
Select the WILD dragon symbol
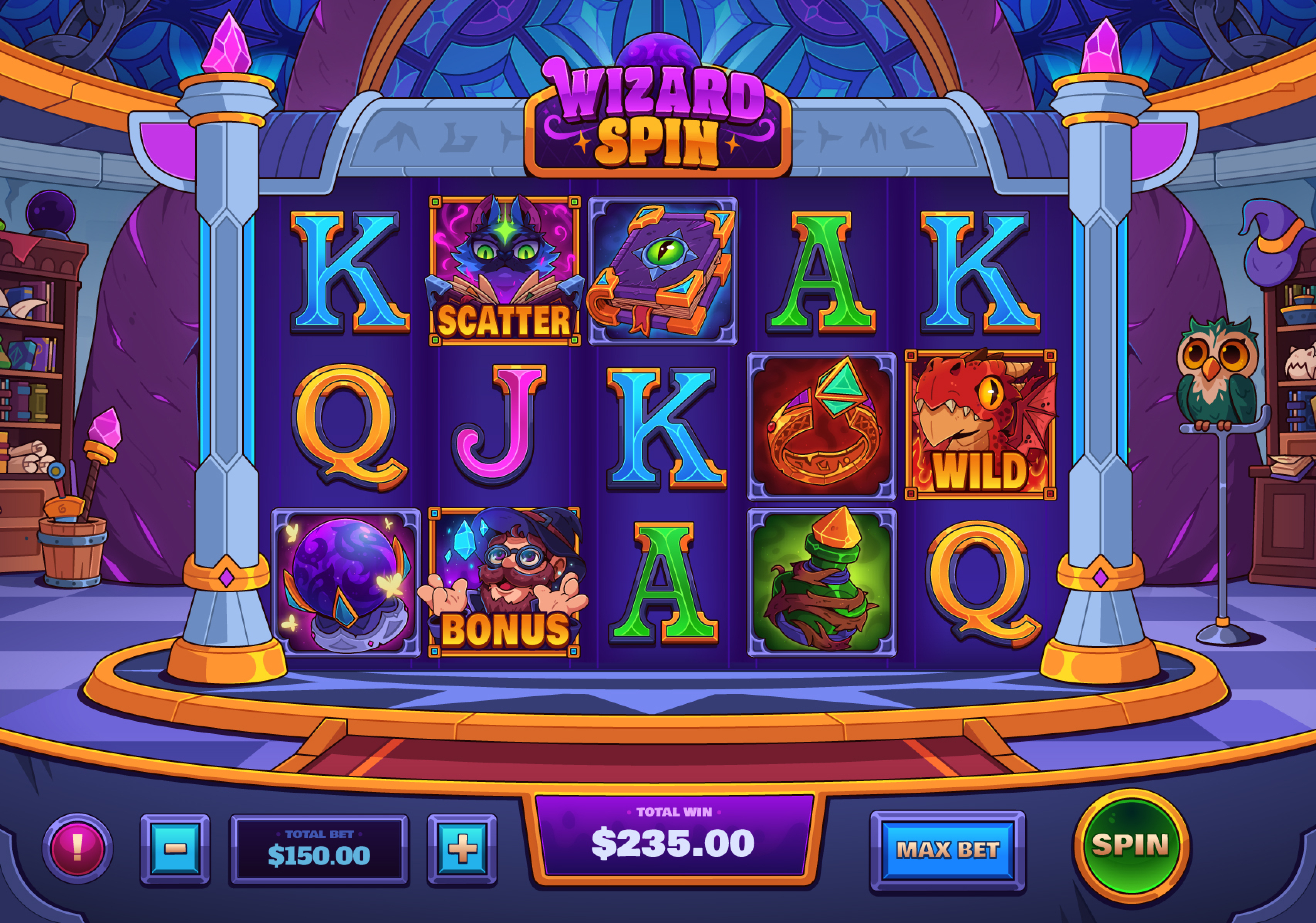(981, 426)
